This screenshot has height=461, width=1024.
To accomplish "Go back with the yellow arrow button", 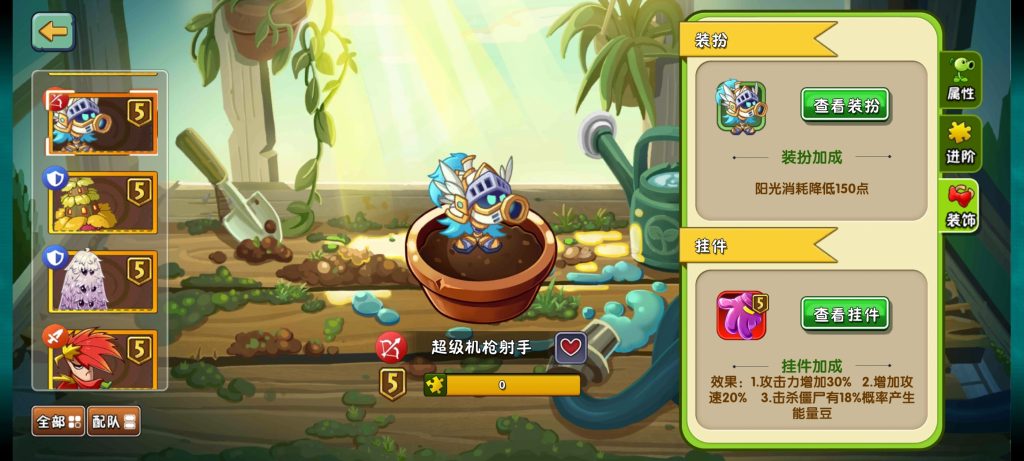I will pos(53,32).
